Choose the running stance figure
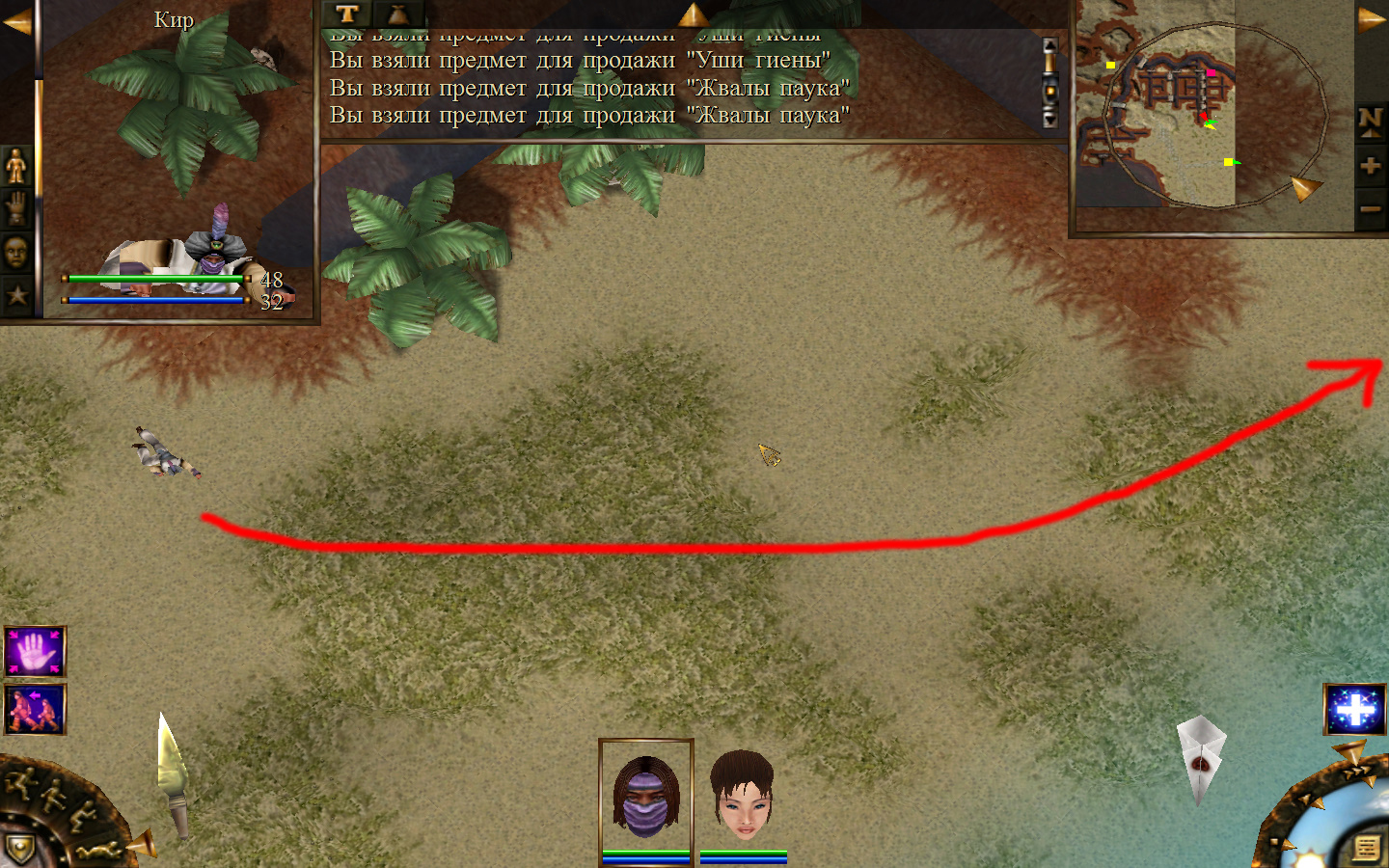1389x868 pixels. pyautogui.click(x=19, y=781)
